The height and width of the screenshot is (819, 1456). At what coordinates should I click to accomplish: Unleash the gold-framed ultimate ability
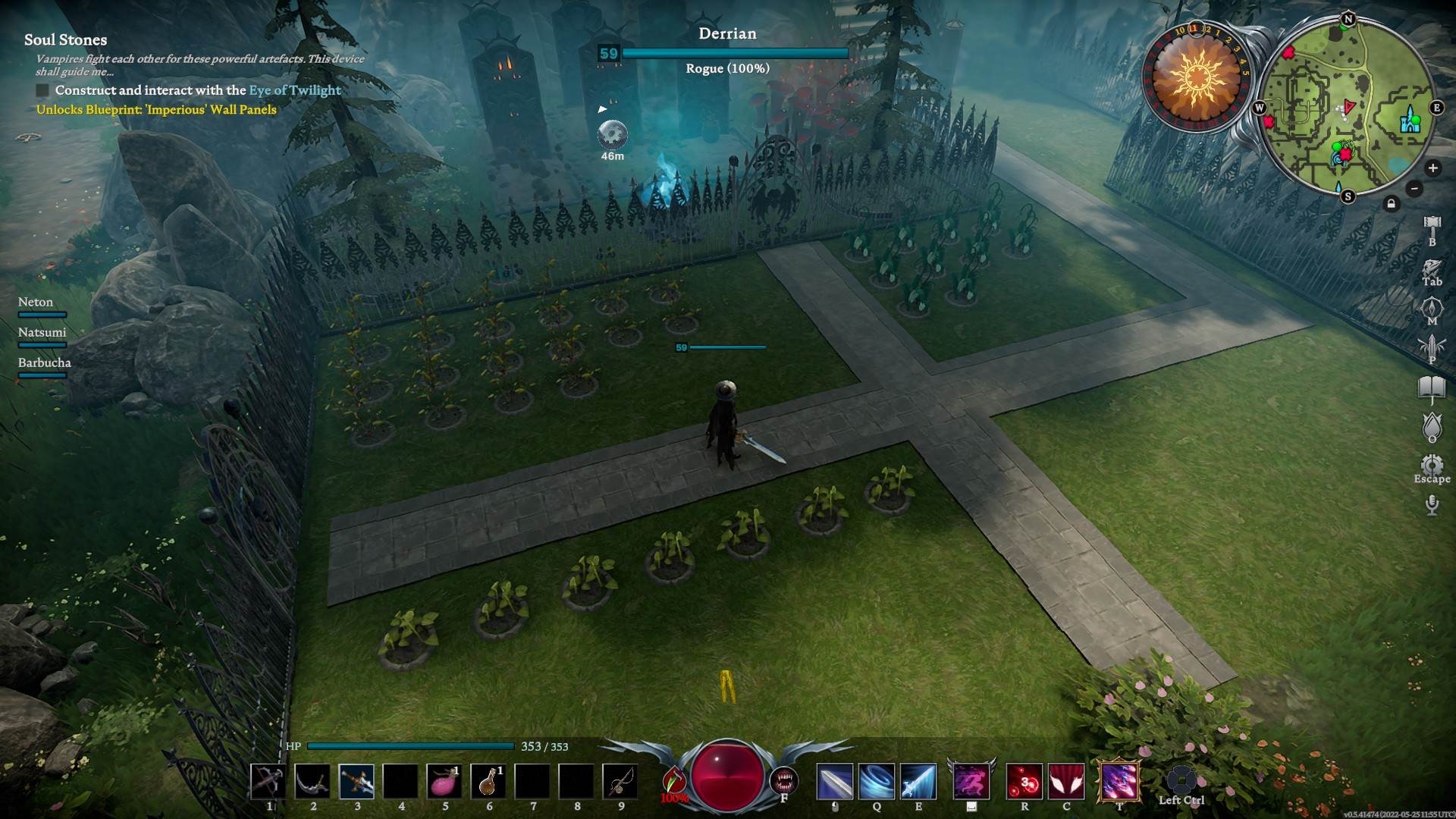pyautogui.click(x=1119, y=782)
